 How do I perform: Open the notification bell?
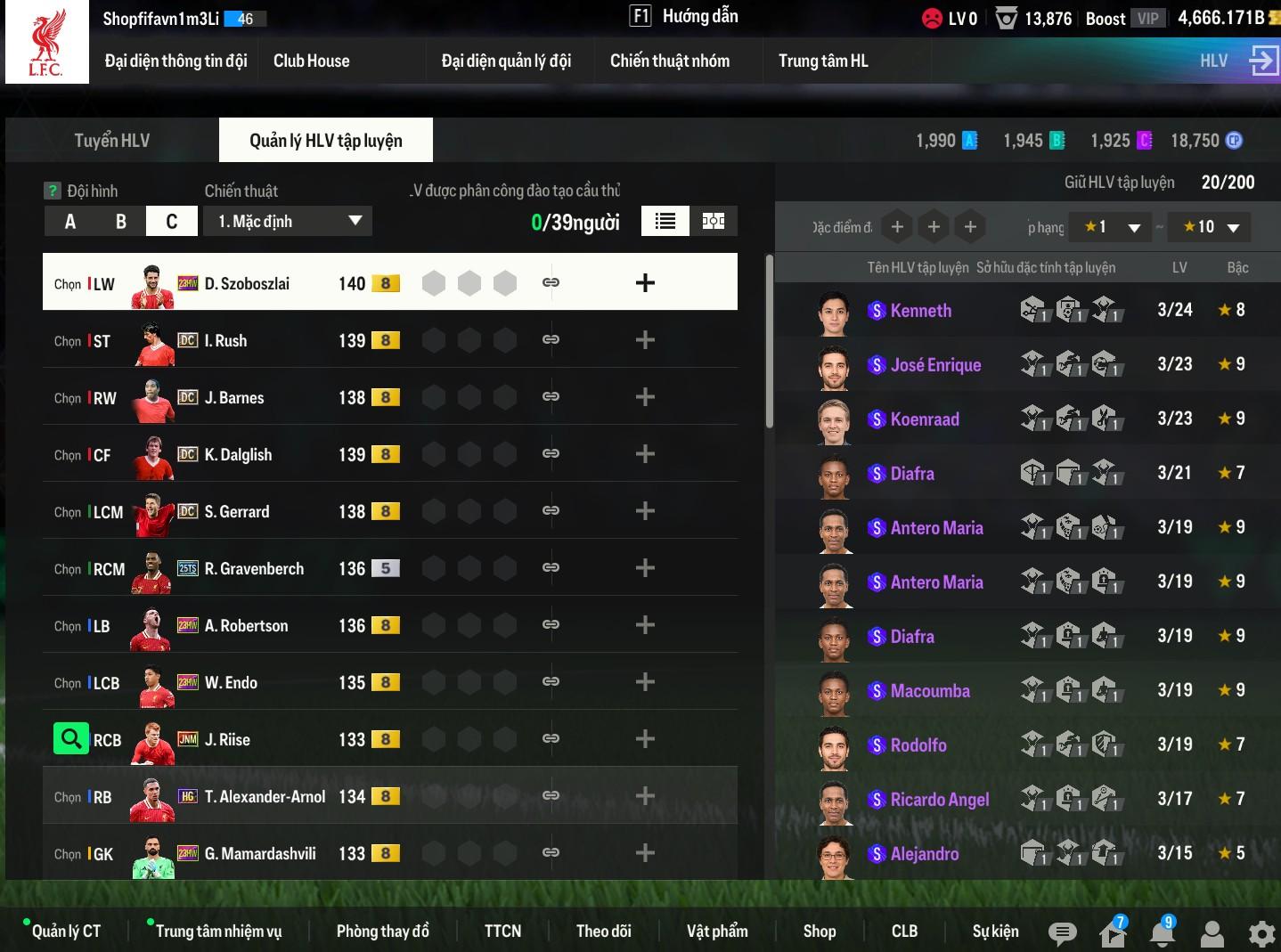click(x=1162, y=932)
